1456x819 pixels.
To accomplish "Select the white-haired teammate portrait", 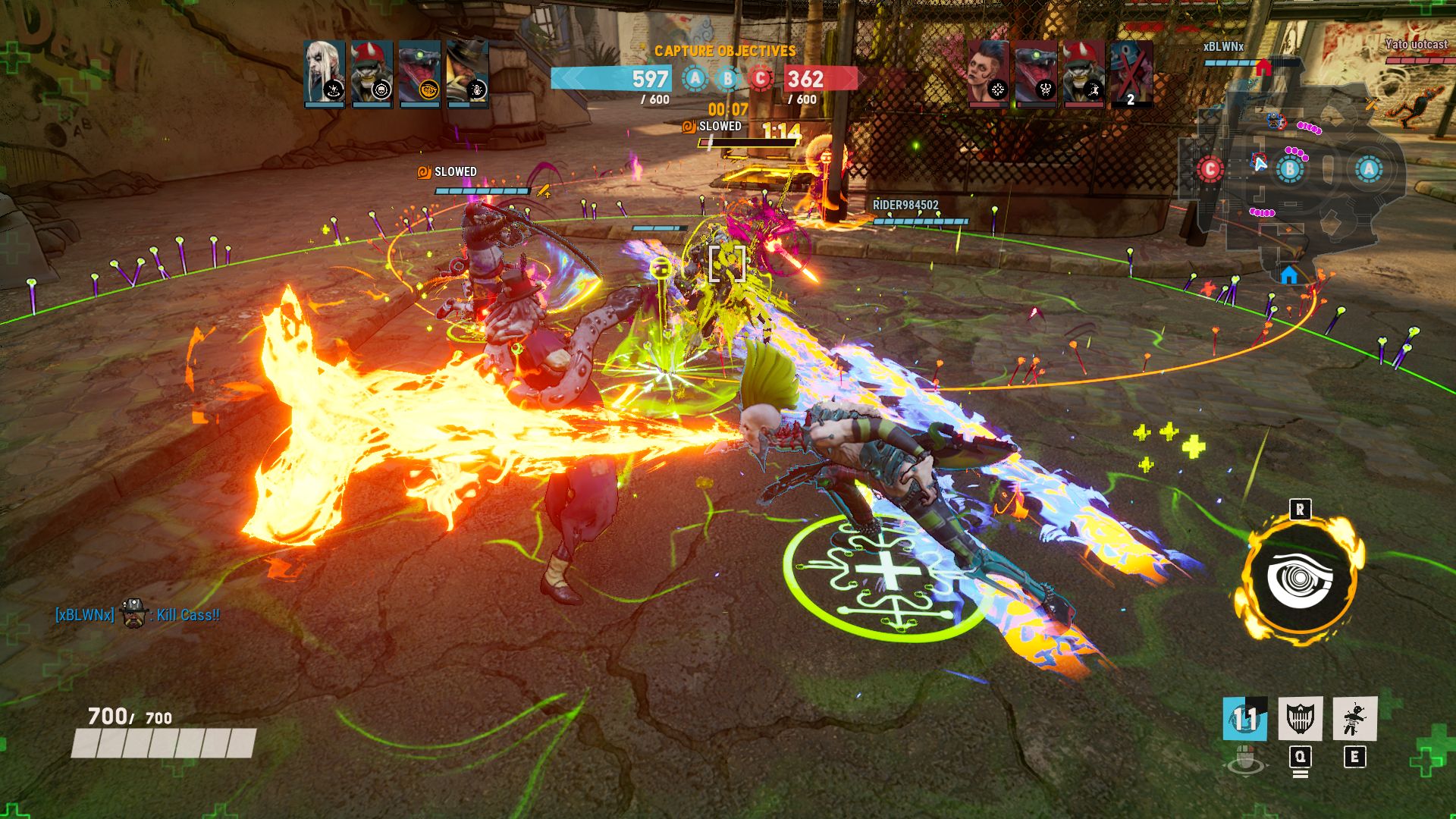I will (325, 73).
